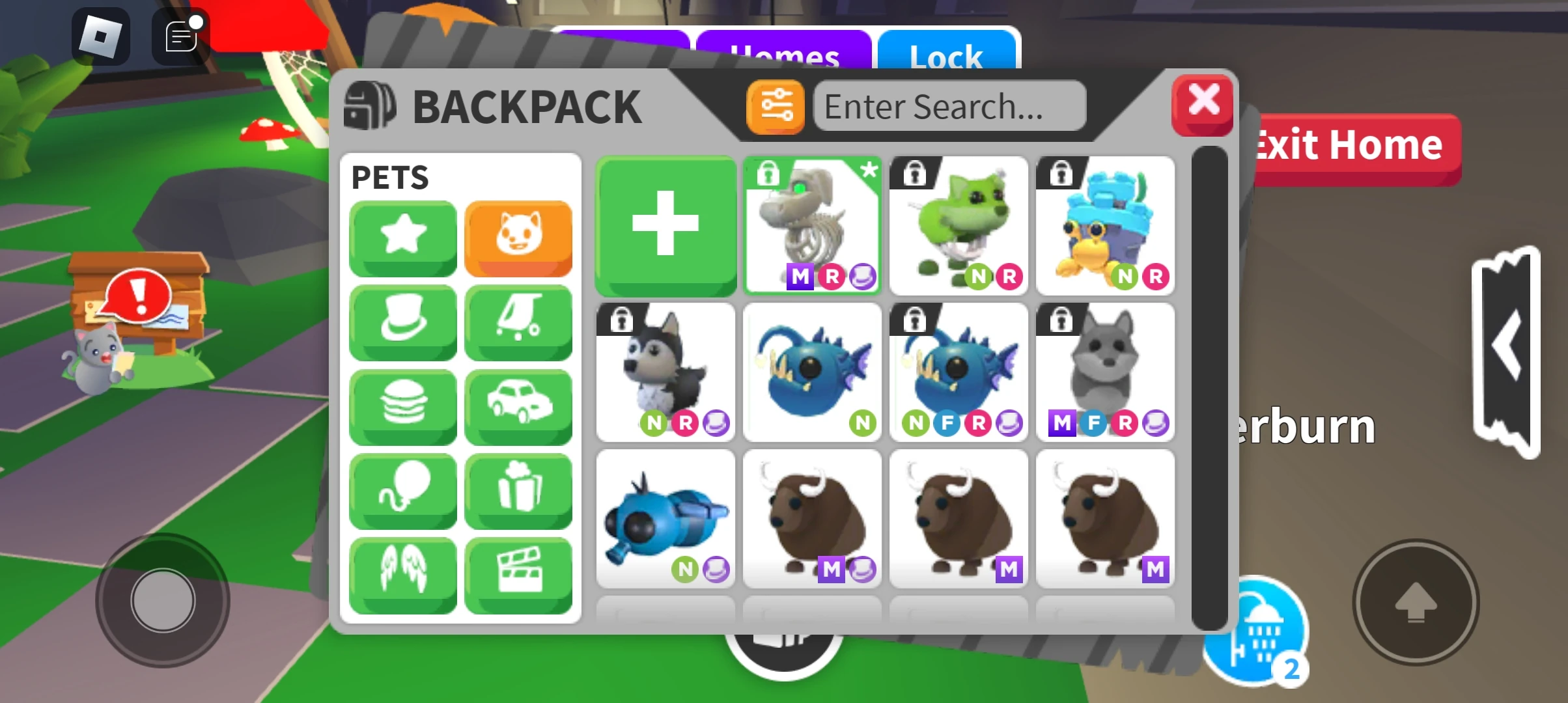1568x703 pixels.
Task: Open the Pets category with the cat face icon
Action: coord(518,238)
